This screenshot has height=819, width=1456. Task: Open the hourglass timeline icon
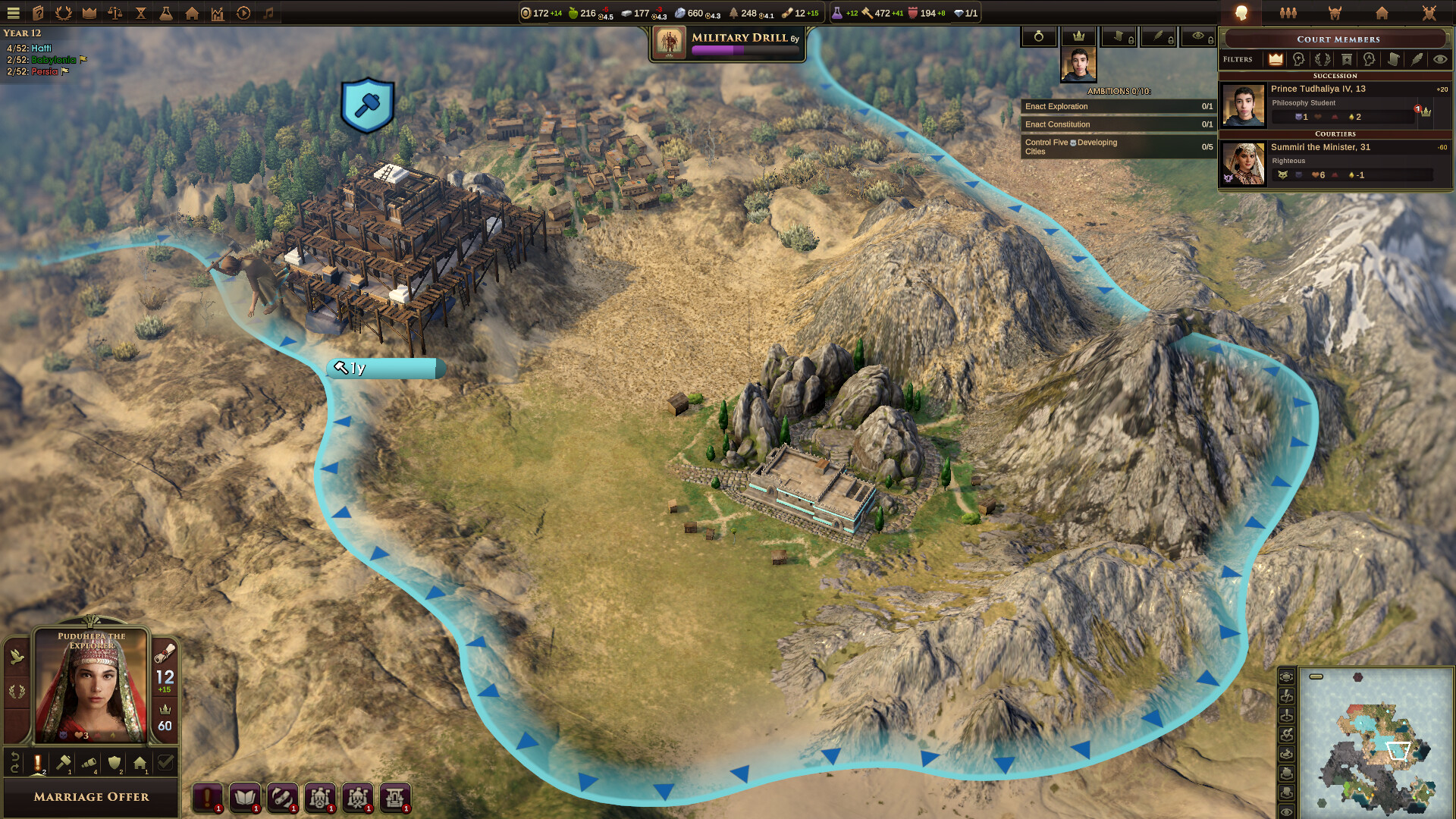click(x=141, y=13)
